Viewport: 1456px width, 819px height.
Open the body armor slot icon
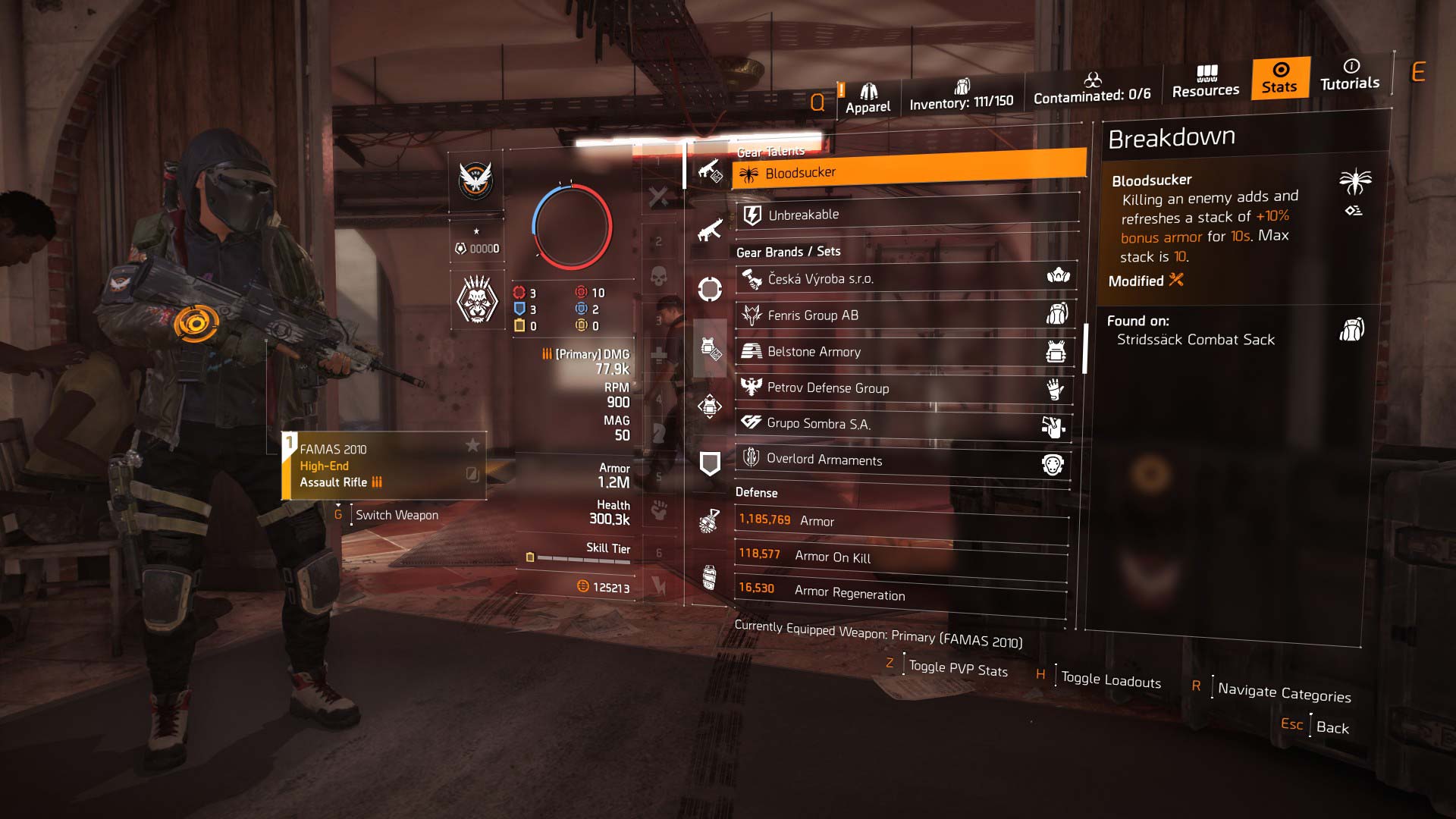[x=709, y=350]
